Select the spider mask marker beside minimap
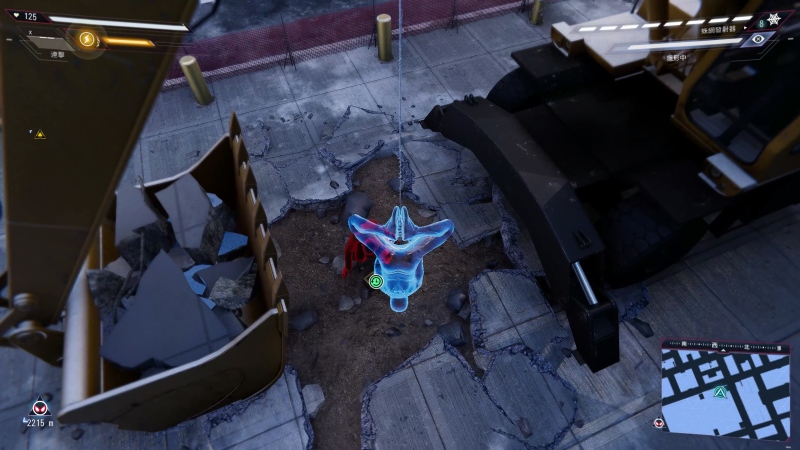Screen dimensions: 800x450 (x=658, y=423)
